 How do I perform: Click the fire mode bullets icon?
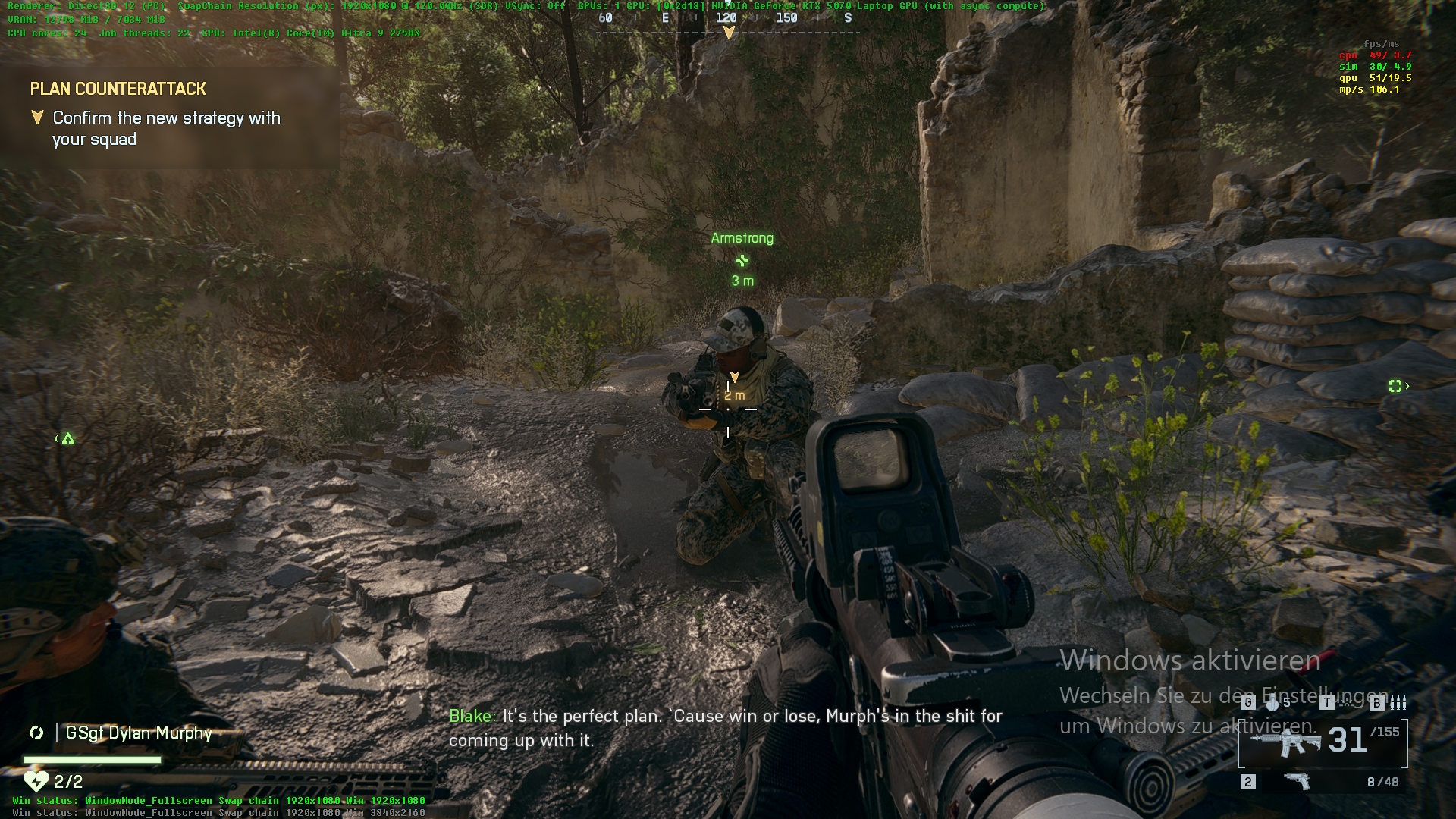point(1398,704)
